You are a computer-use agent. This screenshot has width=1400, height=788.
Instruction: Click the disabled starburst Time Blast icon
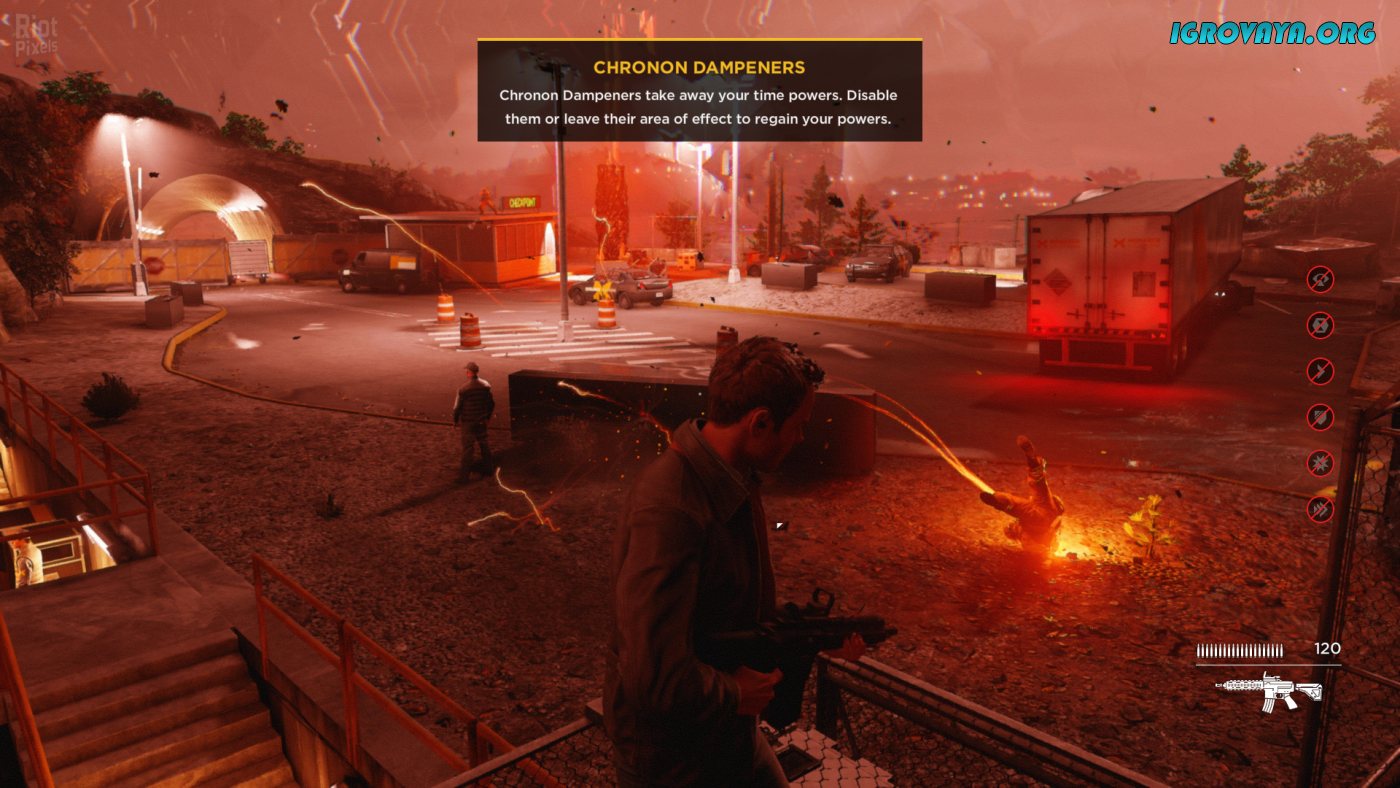click(x=1320, y=463)
